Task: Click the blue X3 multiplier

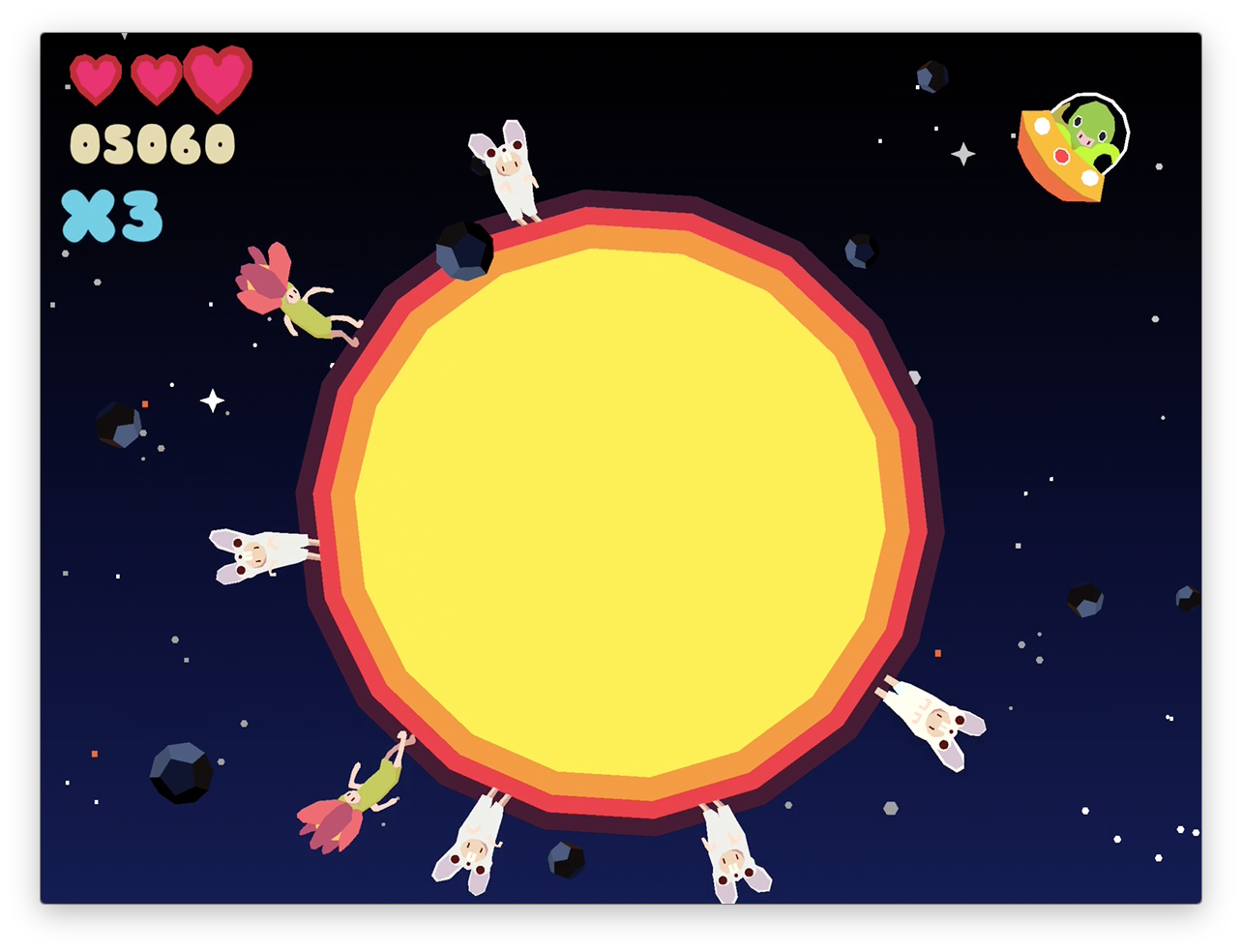Action: (x=111, y=215)
